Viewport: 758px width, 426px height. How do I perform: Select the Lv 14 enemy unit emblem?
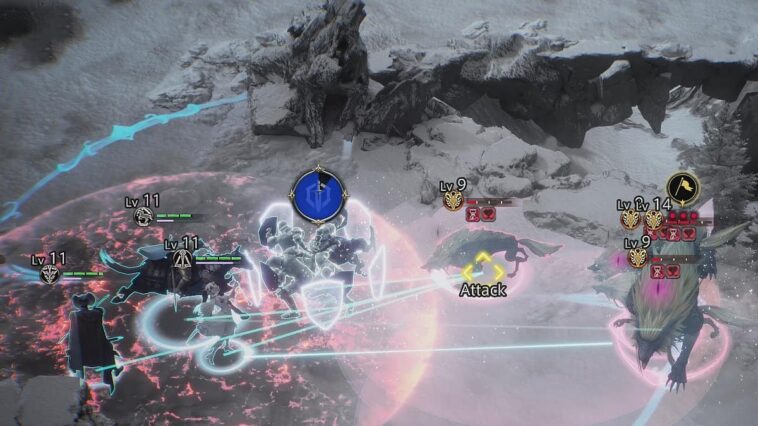coord(654,219)
